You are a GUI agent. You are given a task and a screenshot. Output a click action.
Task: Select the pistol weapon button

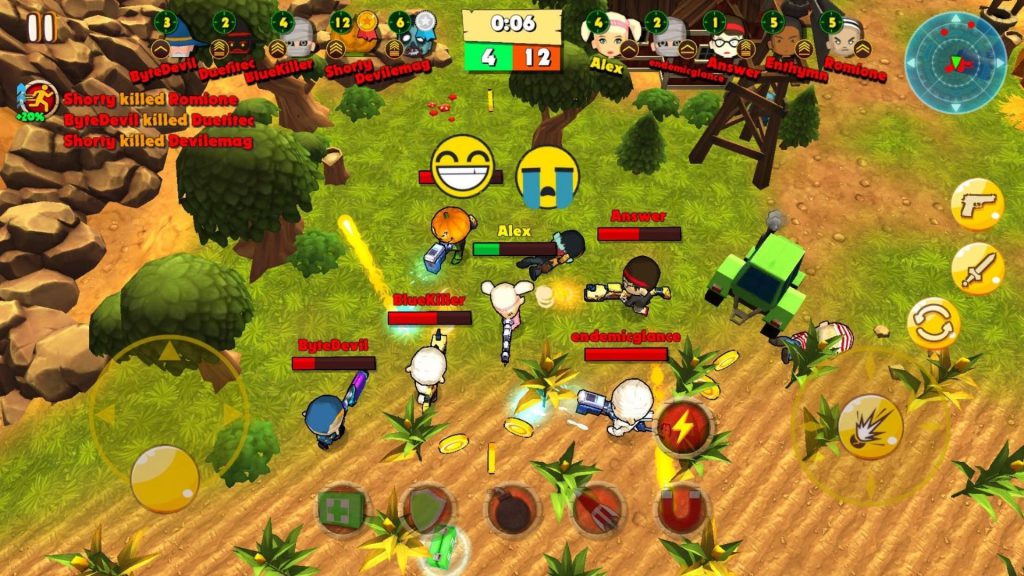(977, 205)
